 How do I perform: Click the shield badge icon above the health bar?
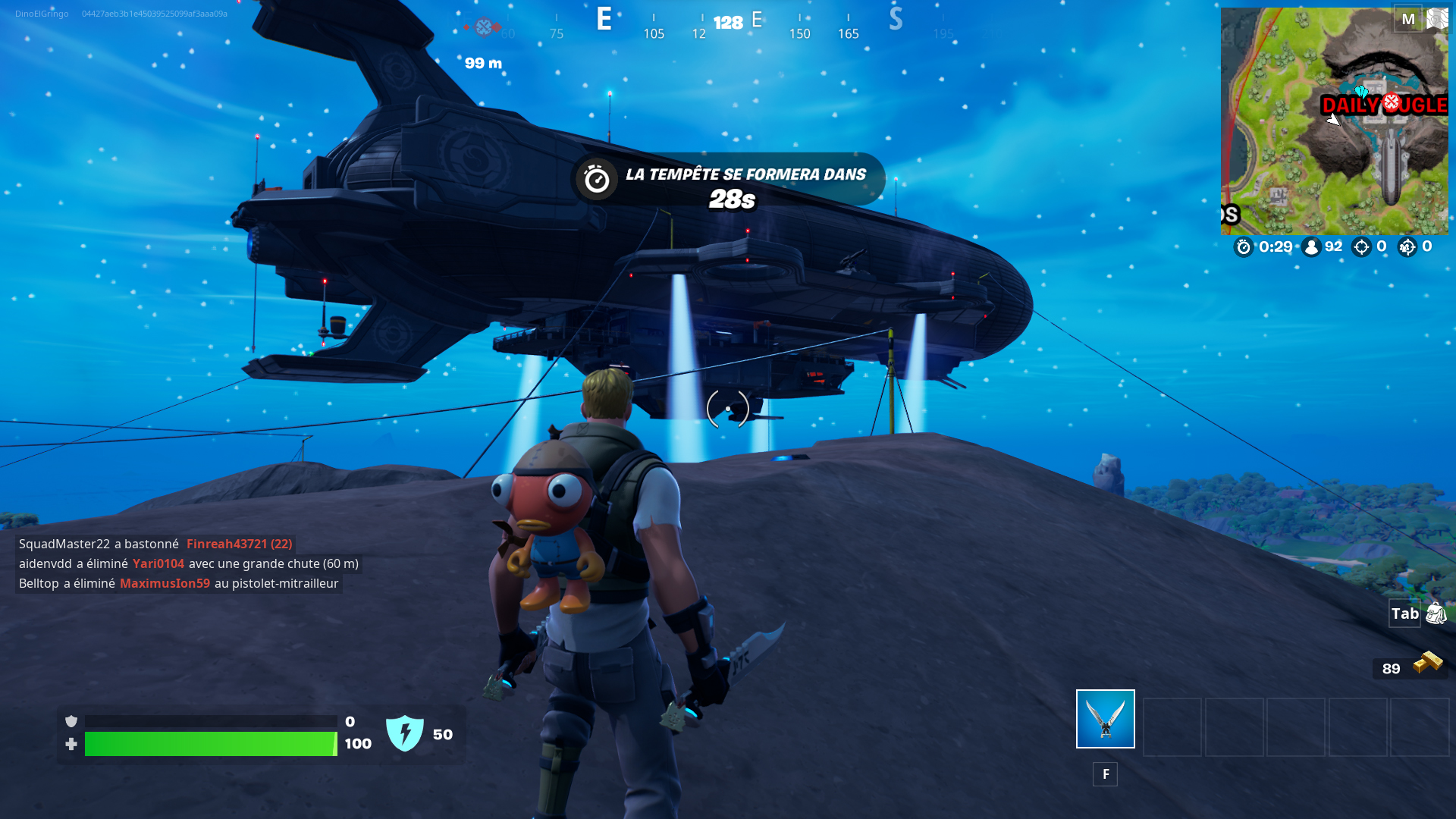tap(72, 723)
